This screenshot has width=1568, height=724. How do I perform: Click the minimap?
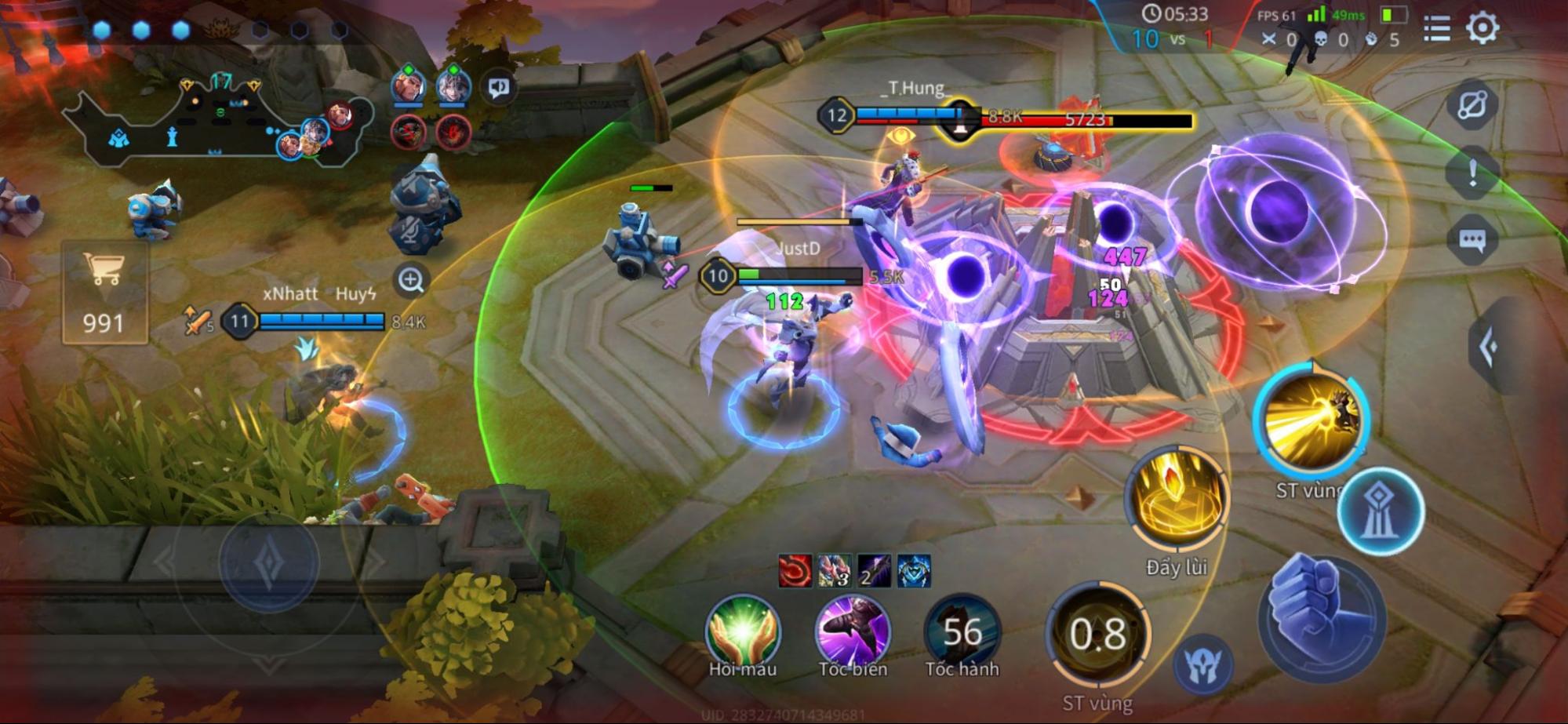tap(212, 126)
